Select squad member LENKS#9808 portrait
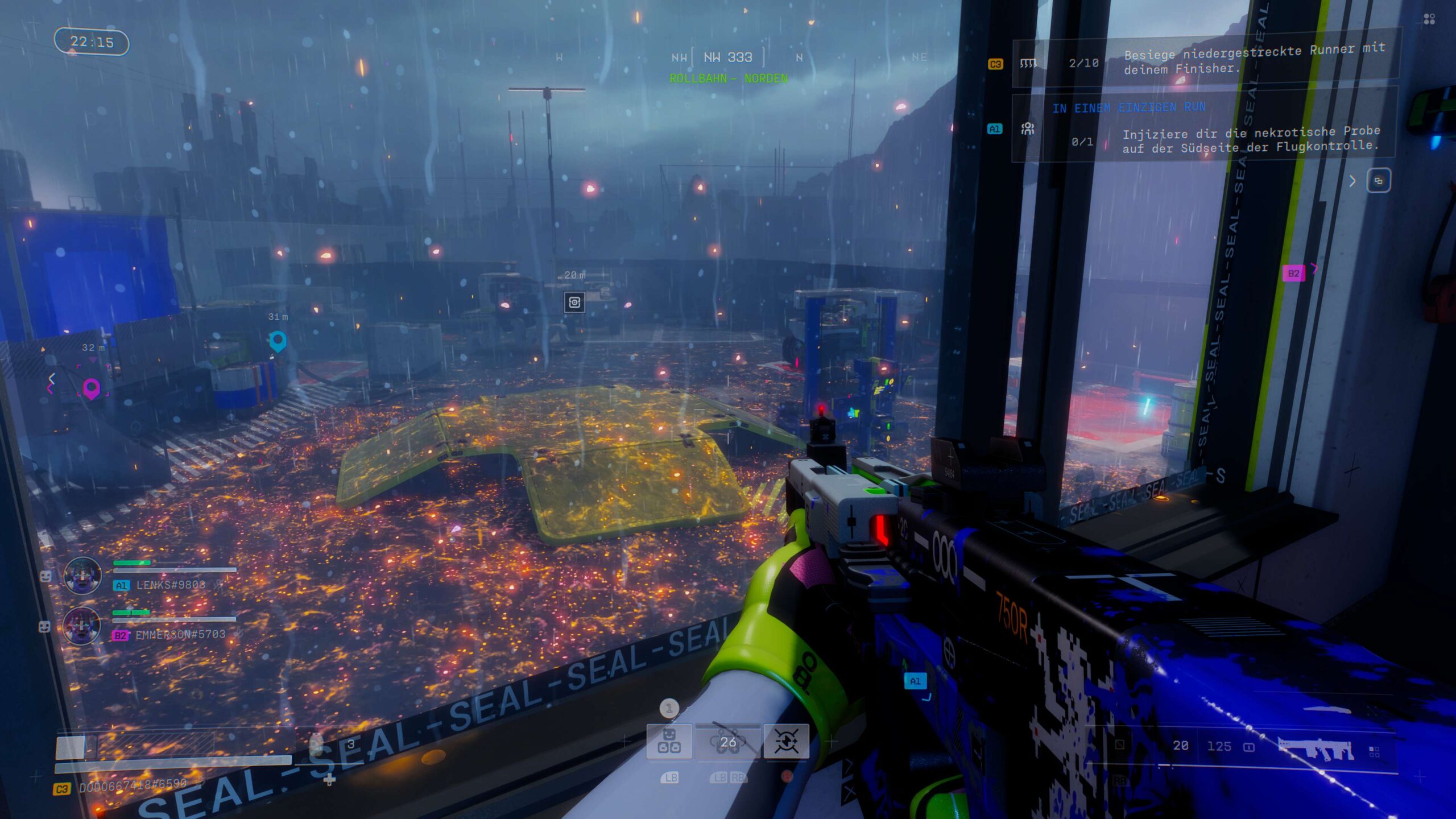The height and width of the screenshot is (819, 1456). pos(82,576)
